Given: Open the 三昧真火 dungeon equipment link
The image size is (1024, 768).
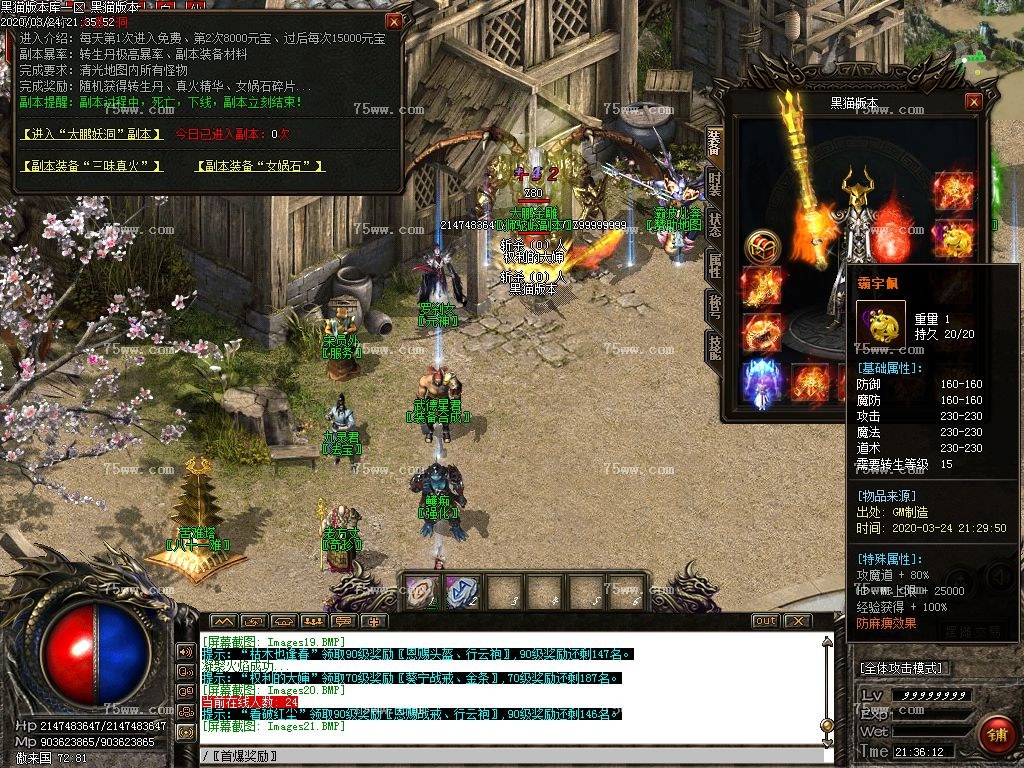Looking at the screenshot, I should coord(92,166).
